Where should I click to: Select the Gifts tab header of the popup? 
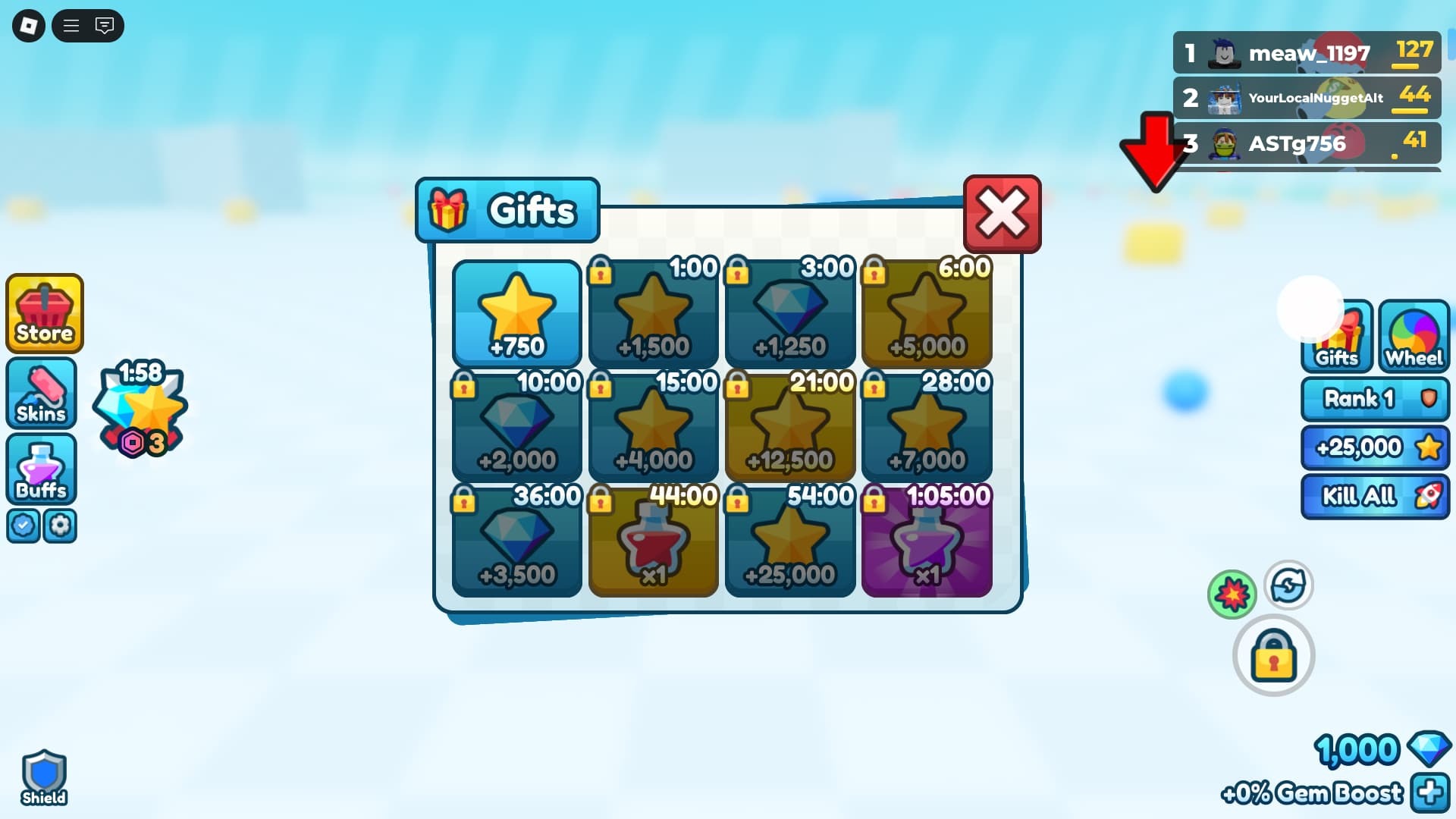tap(507, 211)
